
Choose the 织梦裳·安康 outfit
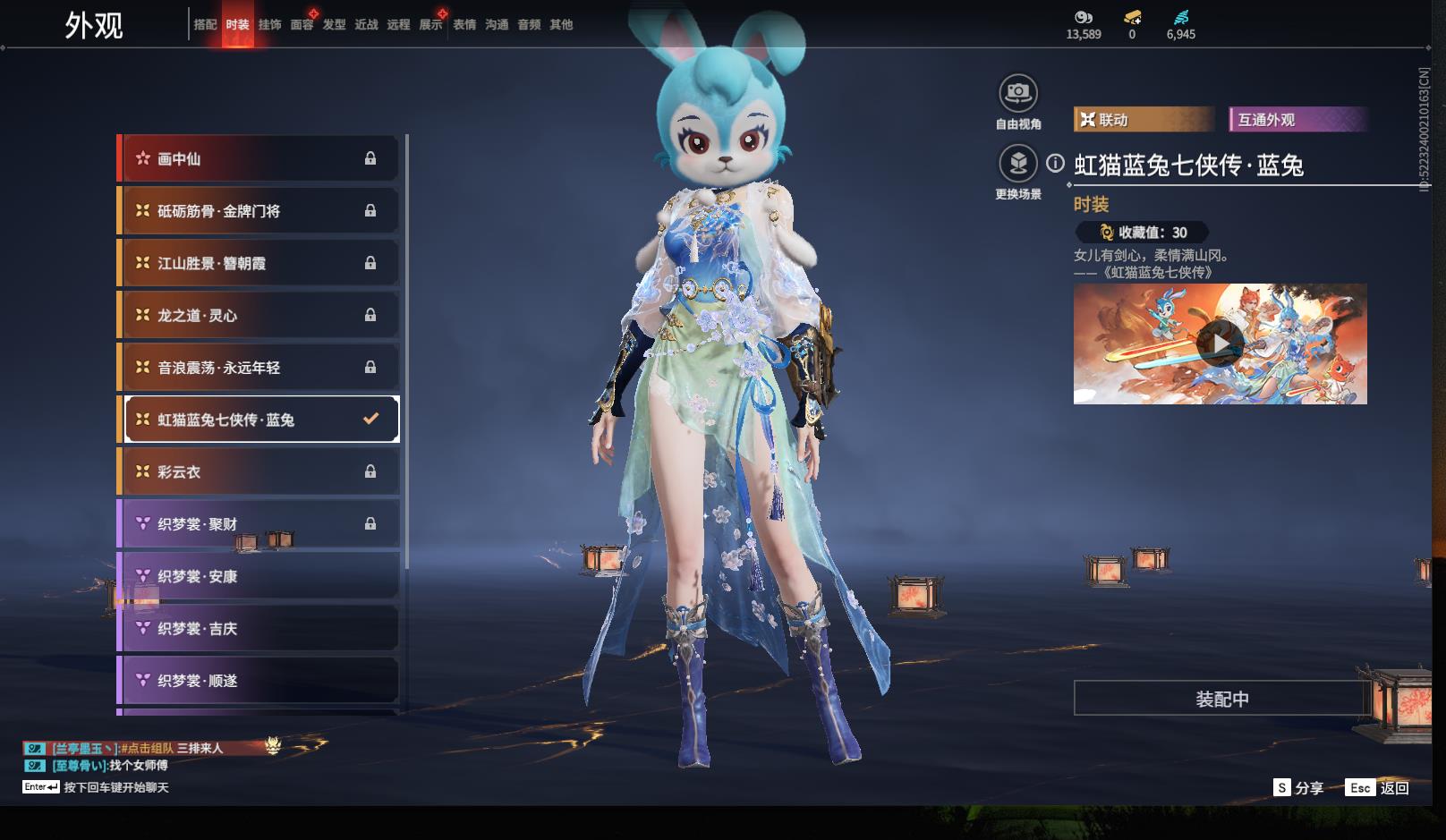coord(259,576)
